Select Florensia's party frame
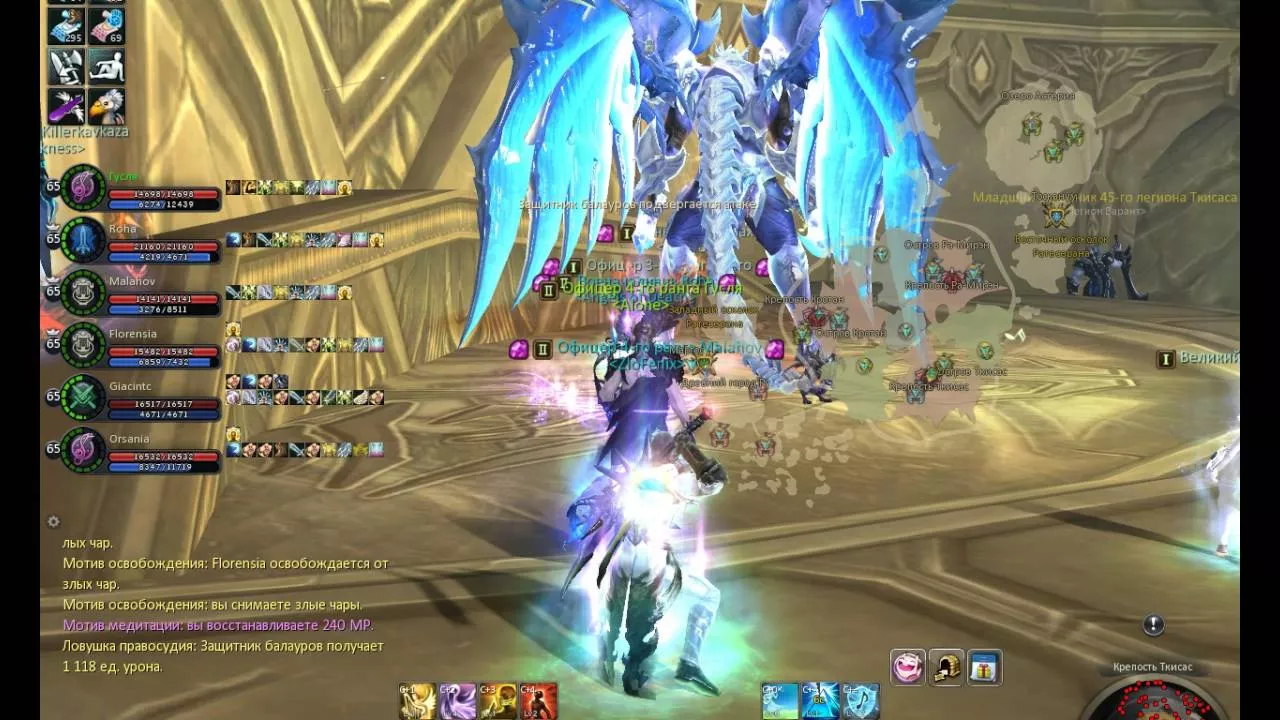1280x720 pixels. (82, 346)
